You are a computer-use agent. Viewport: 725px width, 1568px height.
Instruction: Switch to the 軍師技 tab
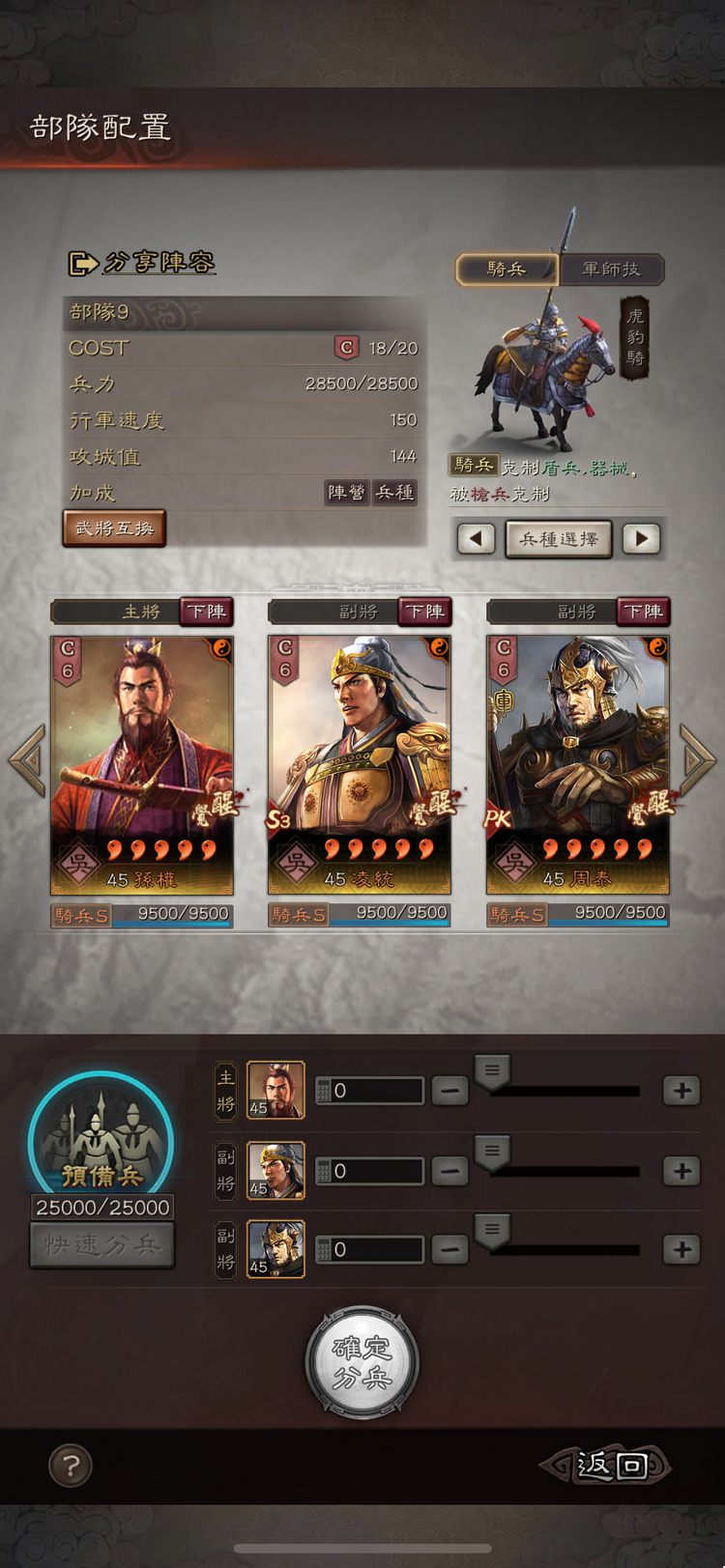612,270
